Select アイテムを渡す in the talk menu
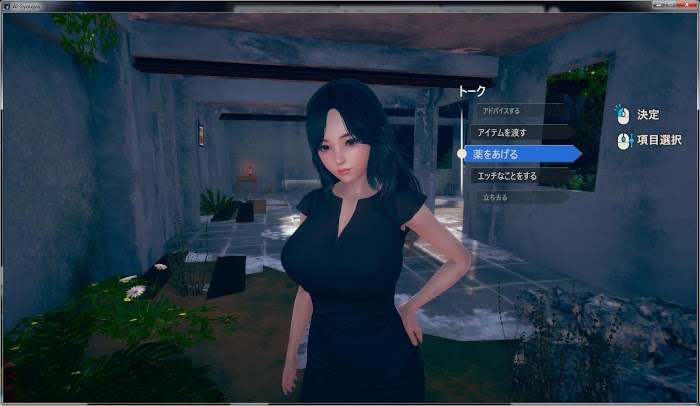Image resolution: width=700 pixels, height=406 pixels. point(513,132)
